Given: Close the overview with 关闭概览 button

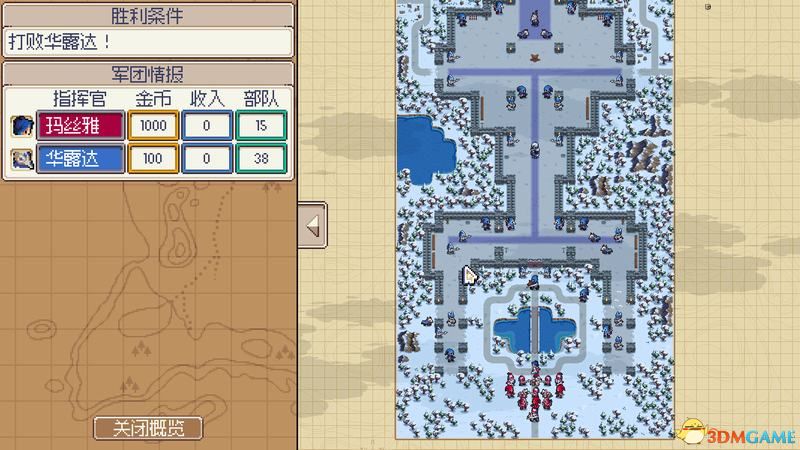Looking at the screenshot, I should [148, 428].
